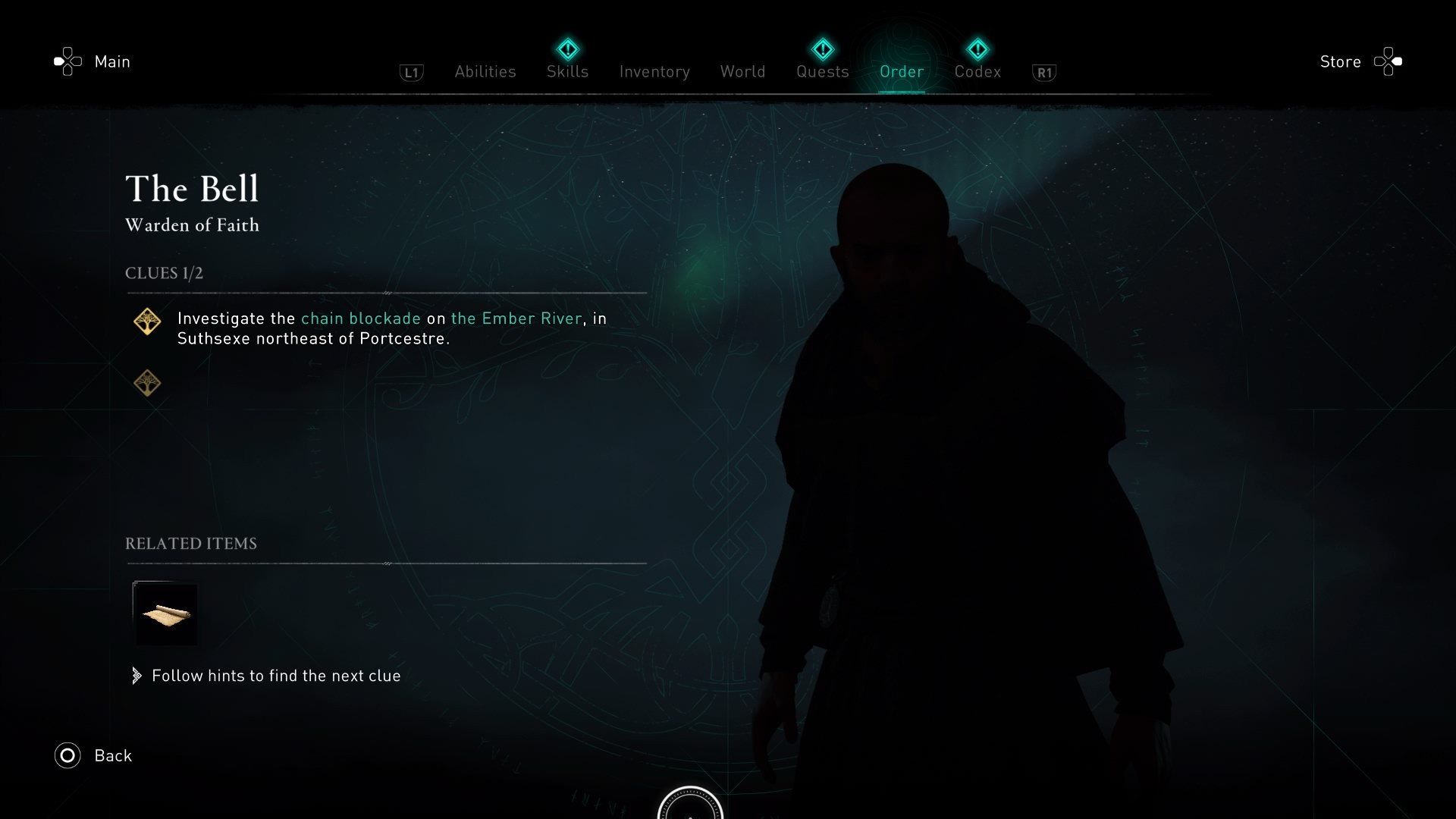This screenshot has width=1456, height=819.
Task: Open the Skills tab notification diamond
Action: (566, 49)
